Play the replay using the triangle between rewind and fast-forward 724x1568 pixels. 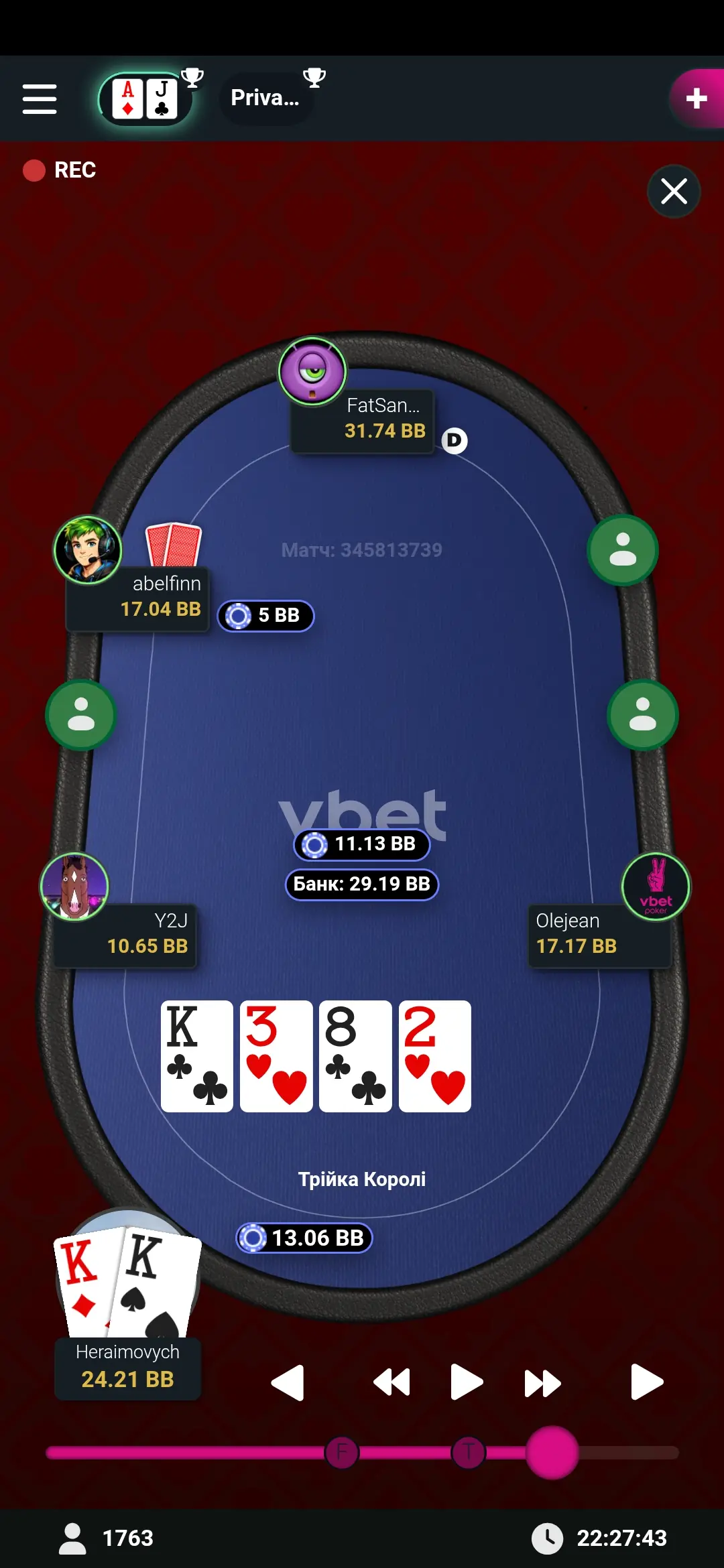tap(466, 1382)
